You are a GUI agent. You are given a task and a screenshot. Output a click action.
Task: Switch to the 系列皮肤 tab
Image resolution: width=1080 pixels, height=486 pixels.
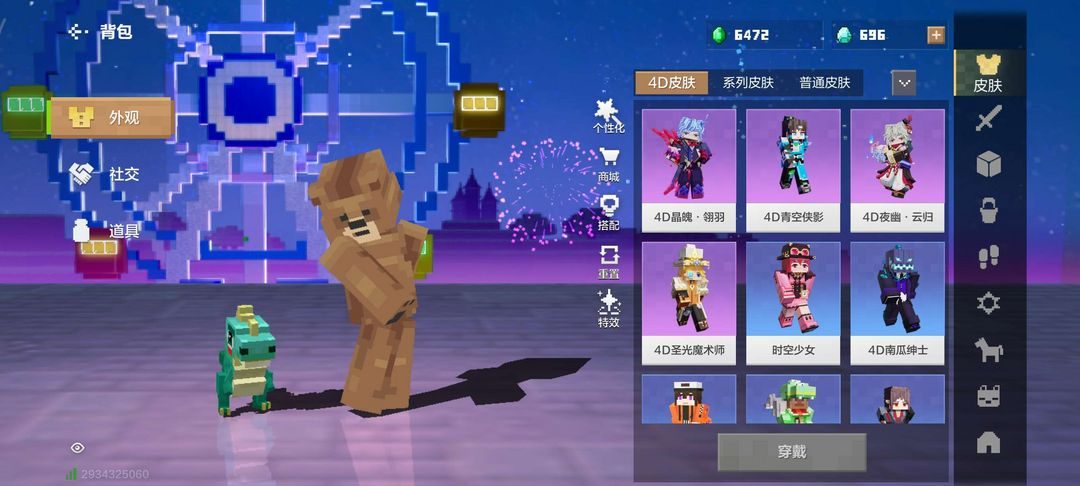tap(748, 83)
